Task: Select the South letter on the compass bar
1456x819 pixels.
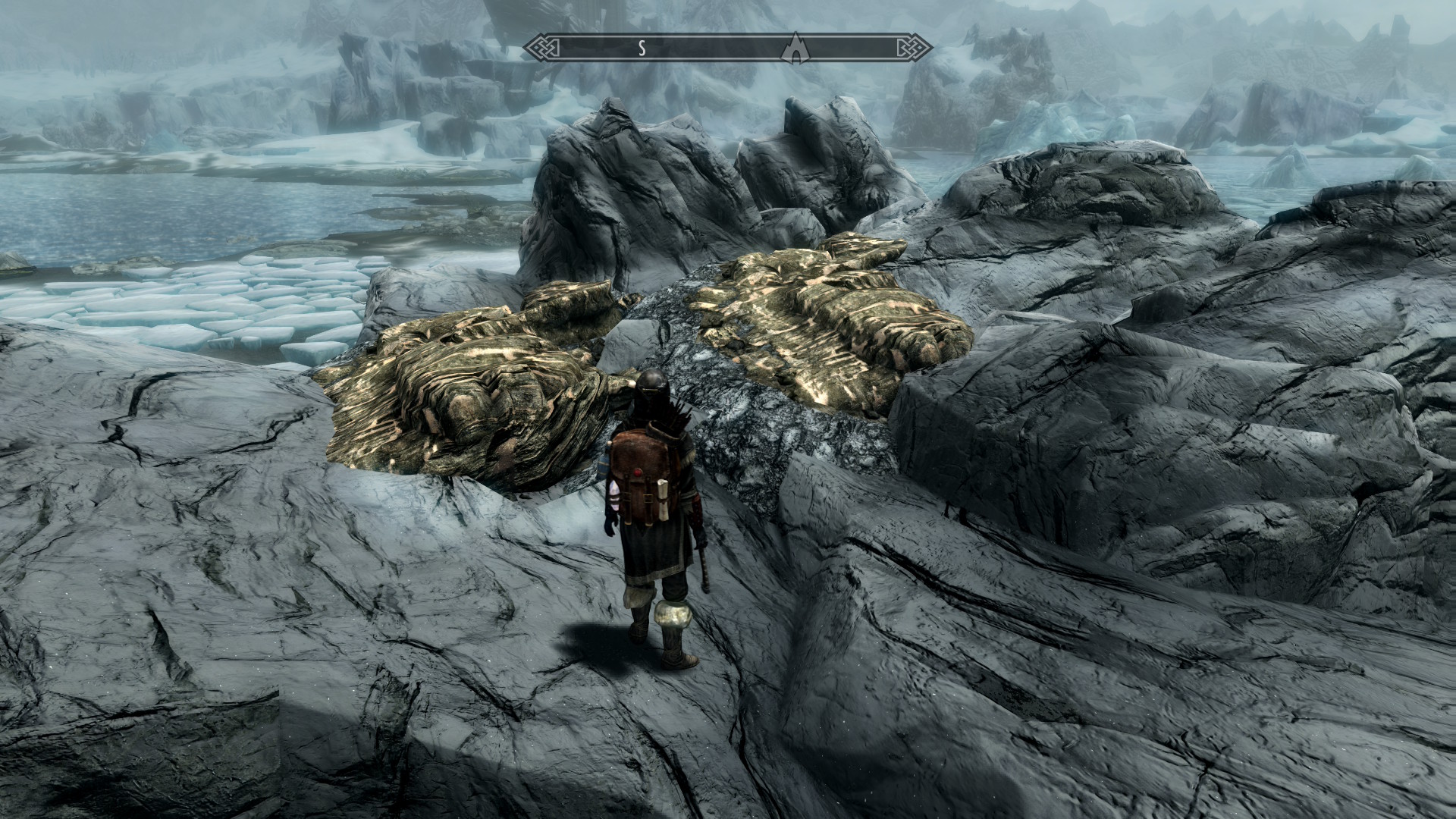Action: [x=641, y=48]
